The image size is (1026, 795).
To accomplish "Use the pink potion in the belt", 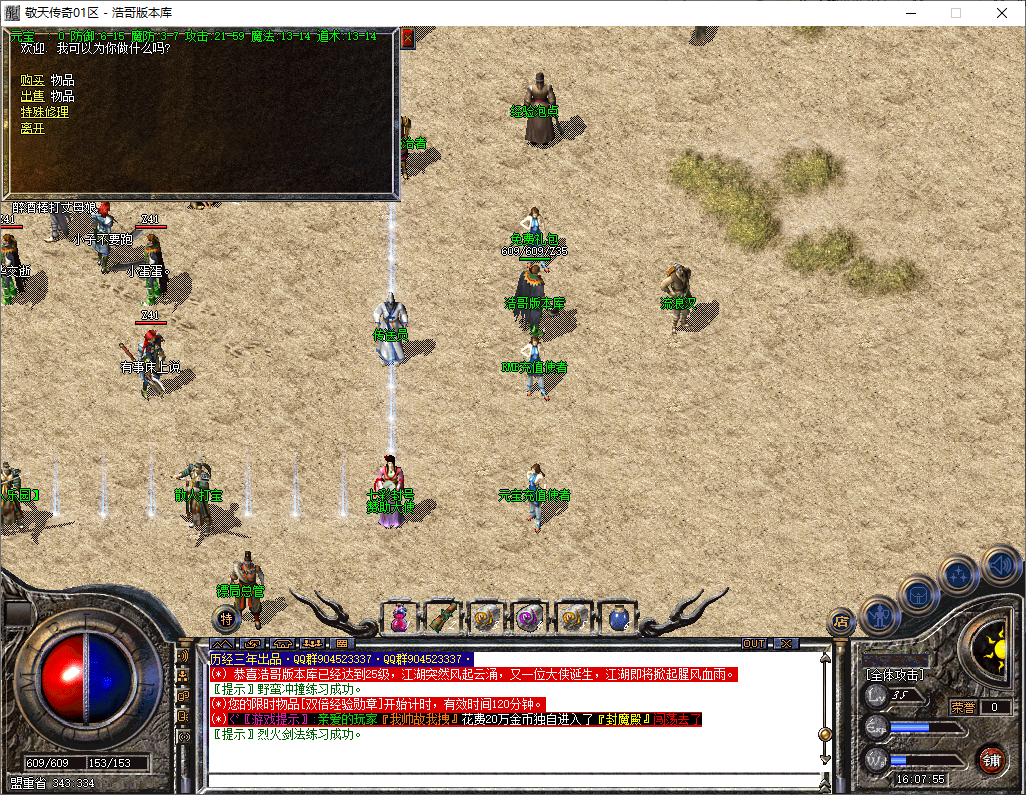I will click(399, 618).
